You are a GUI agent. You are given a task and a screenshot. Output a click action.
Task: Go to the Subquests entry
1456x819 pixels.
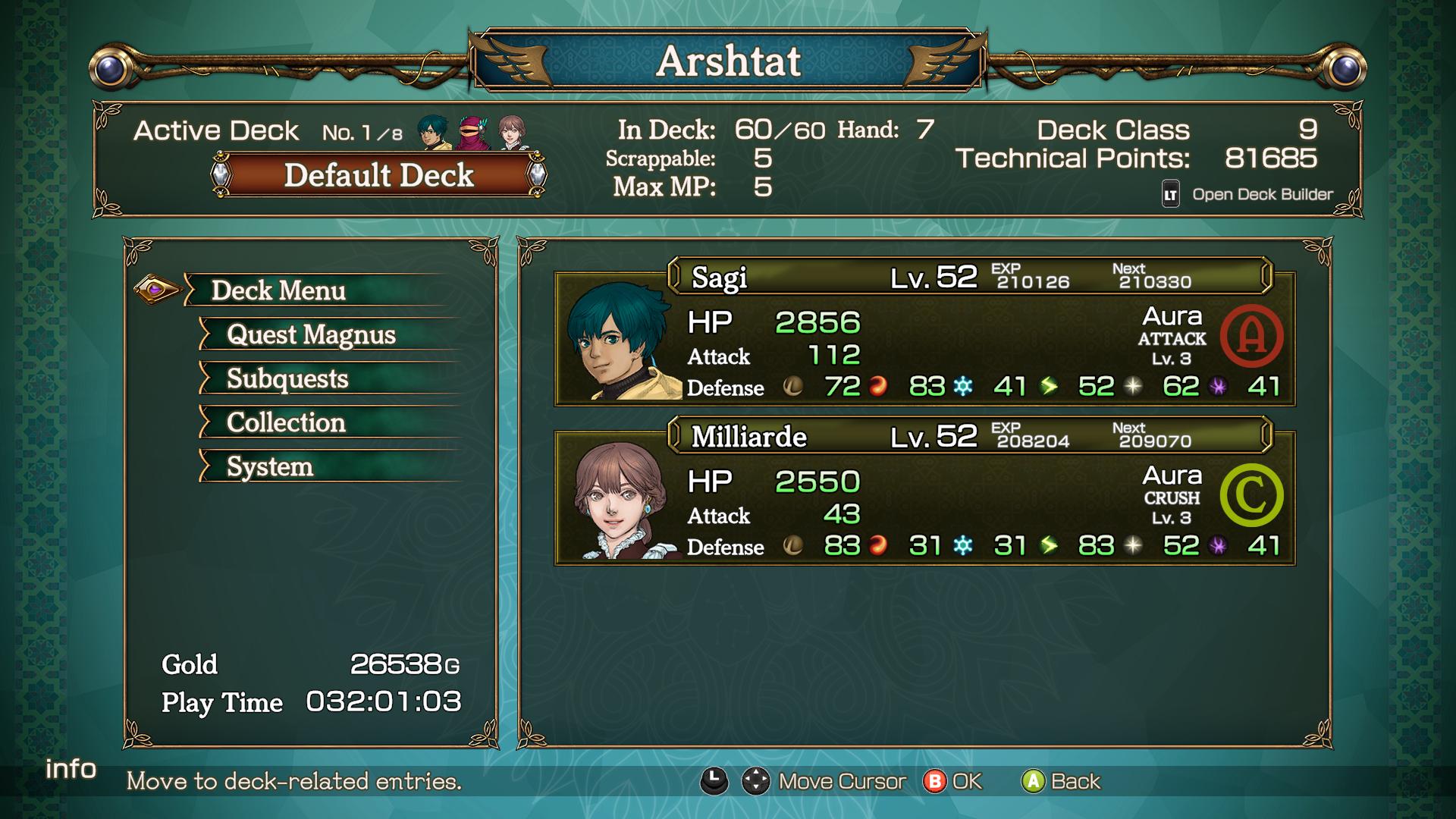coord(287,378)
